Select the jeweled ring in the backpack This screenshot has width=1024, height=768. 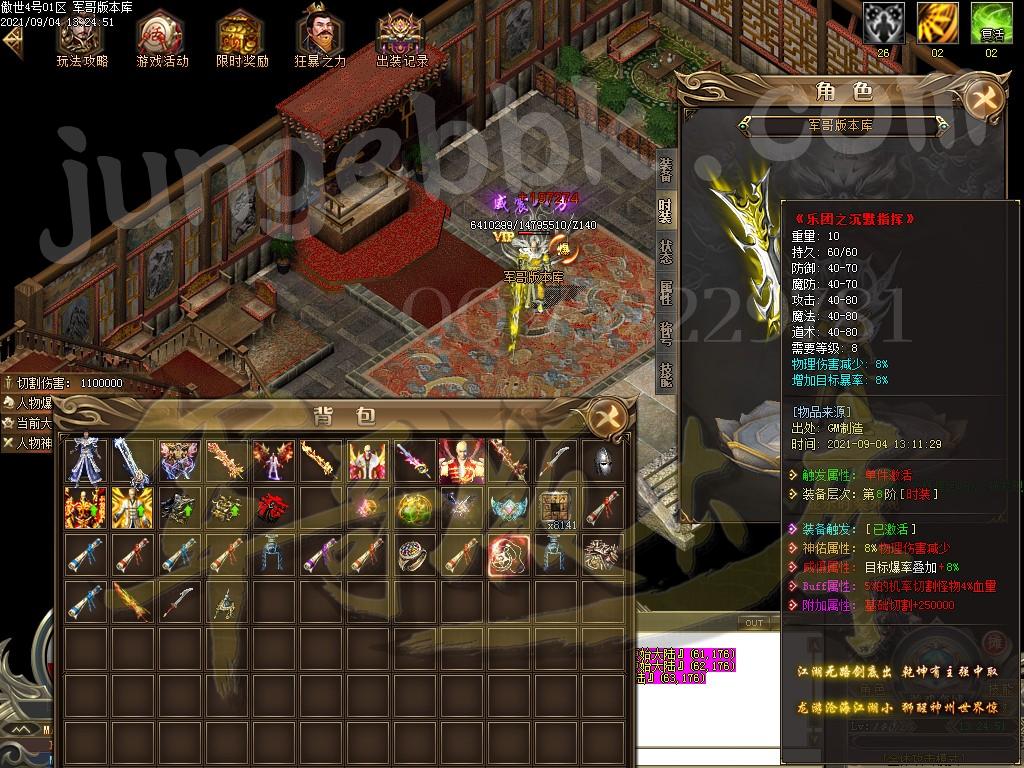(x=411, y=556)
